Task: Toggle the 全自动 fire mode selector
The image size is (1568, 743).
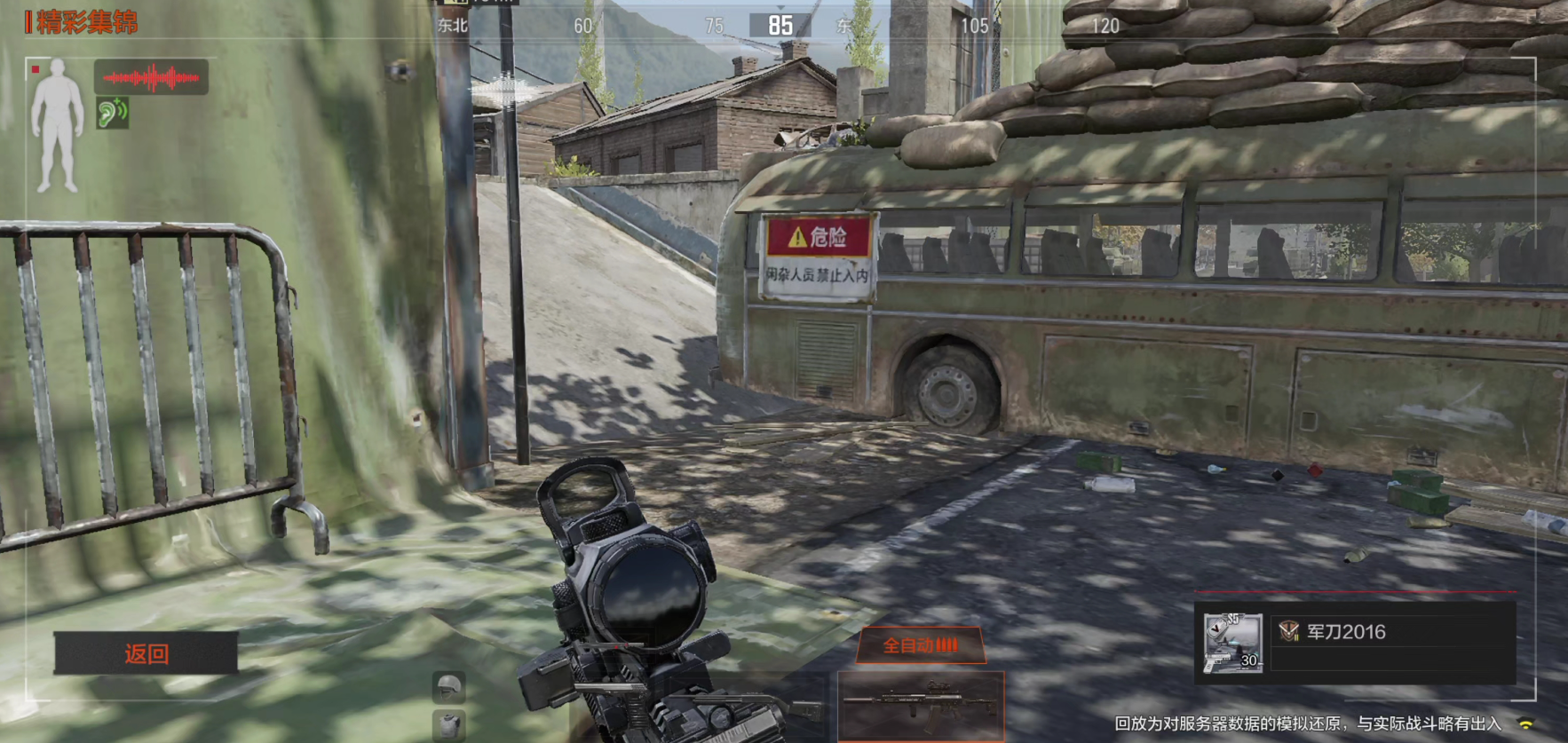Action: (921, 645)
